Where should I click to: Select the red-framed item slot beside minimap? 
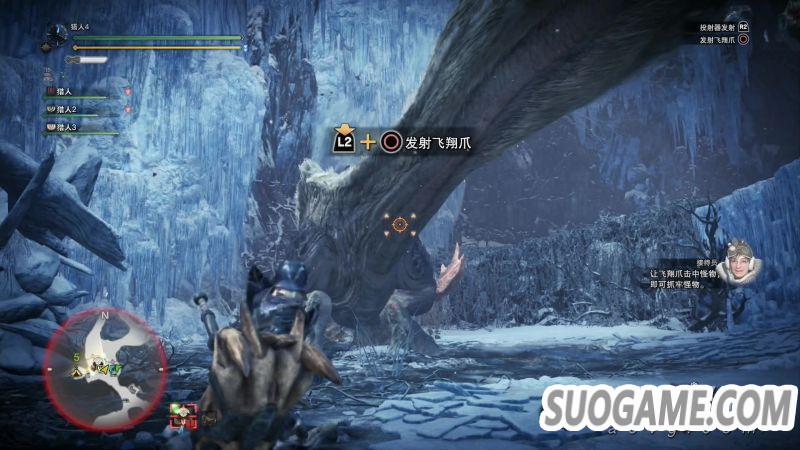(182, 415)
